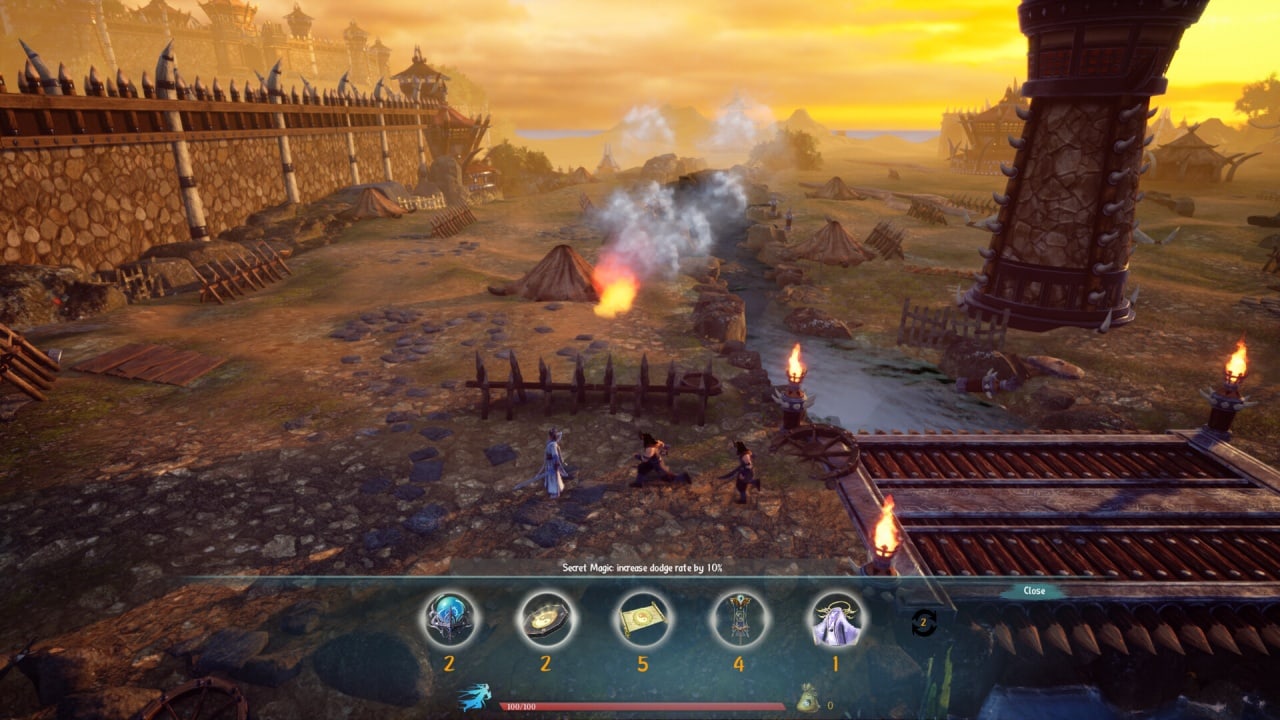Select the hanging banner talisman item
1280x720 pixels.
739,620
